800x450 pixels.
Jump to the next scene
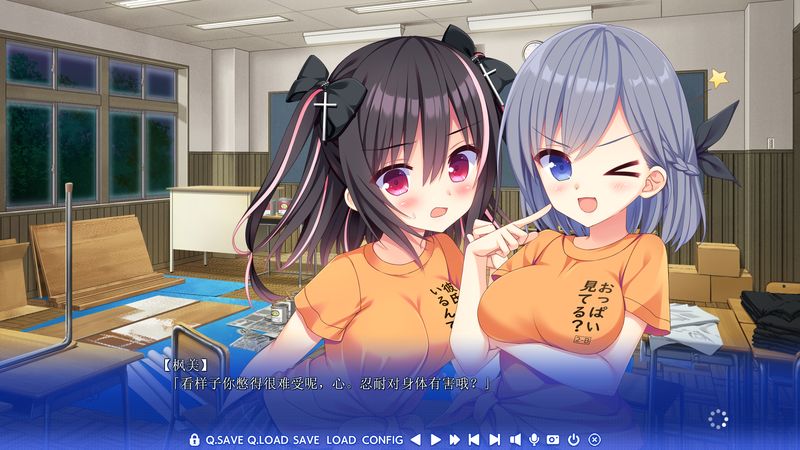click(x=495, y=439)
